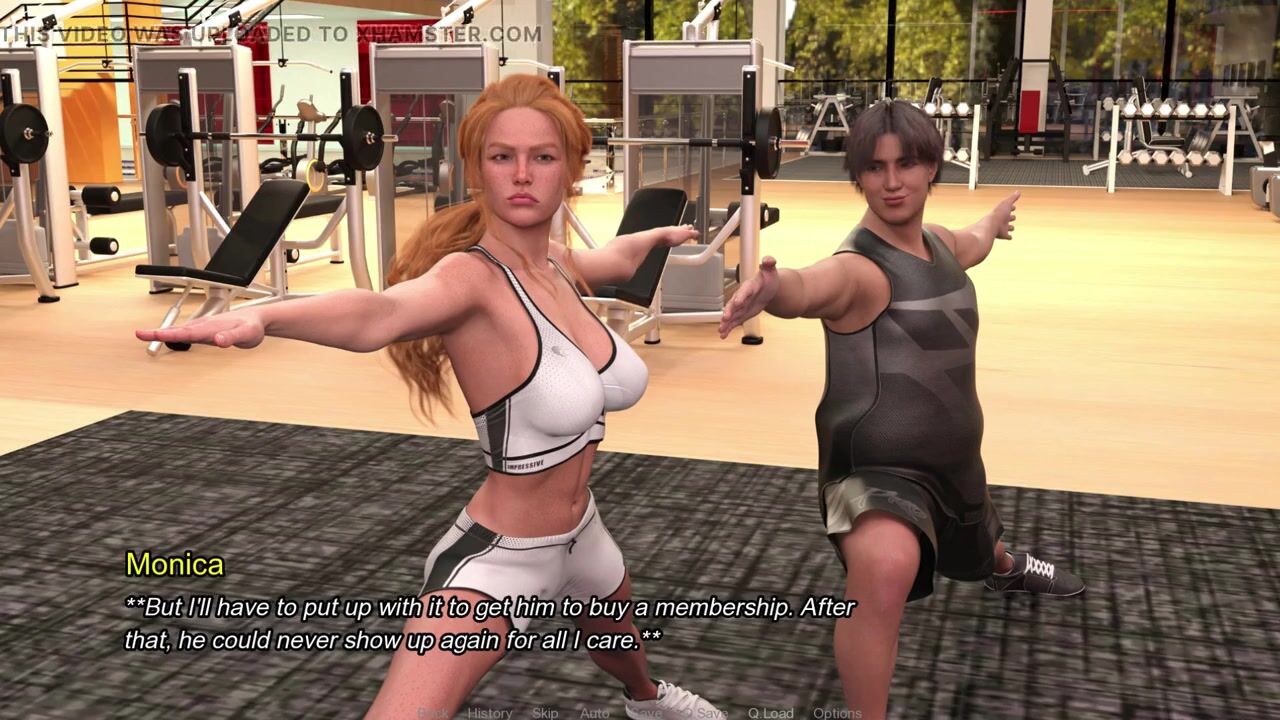Viewport: 1280px width, 720px height.
Task: Open the dialogue History log
Action: click(490, 713)
